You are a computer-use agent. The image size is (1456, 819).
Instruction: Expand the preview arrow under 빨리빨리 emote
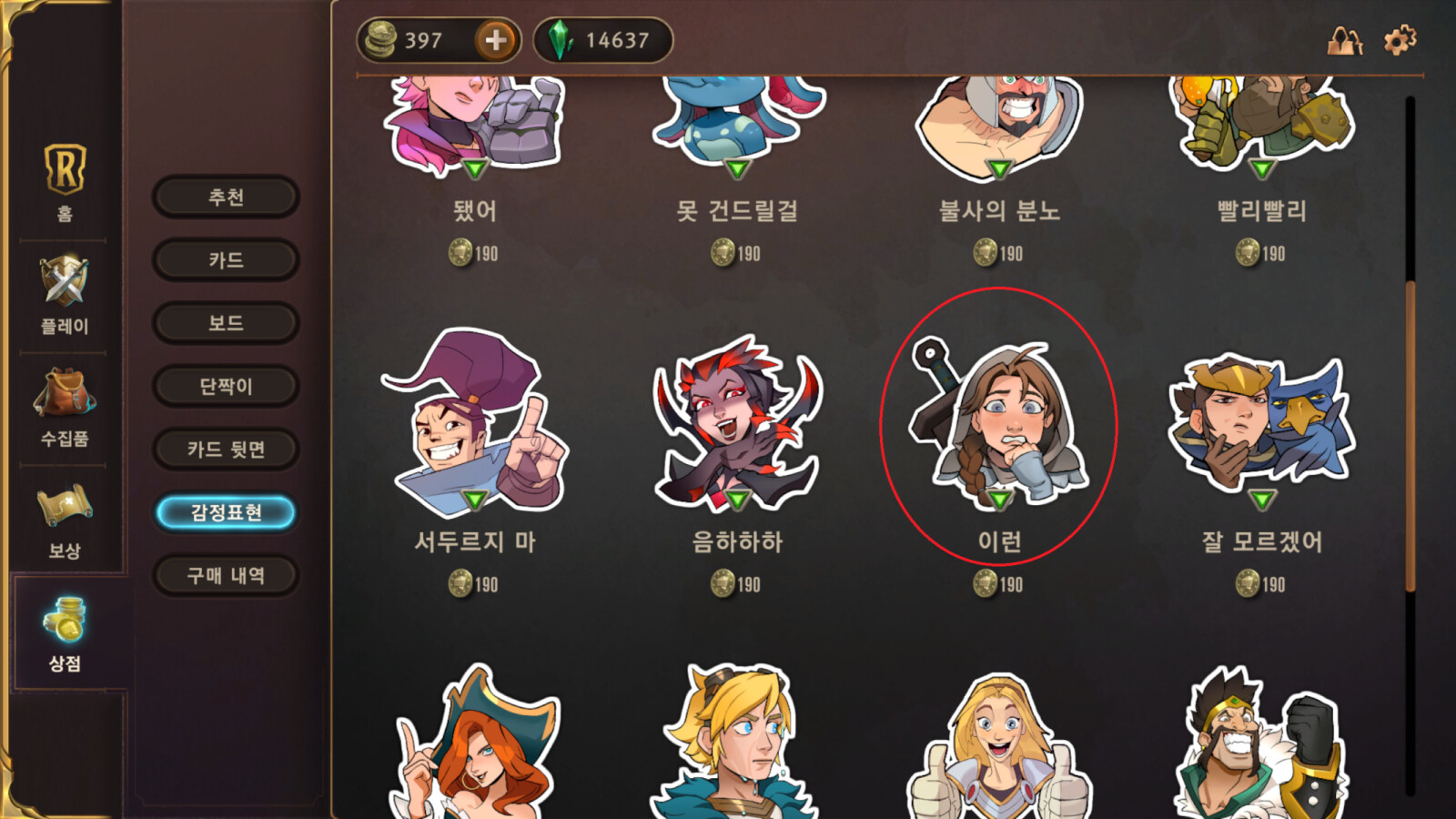tap(1264, 168)
